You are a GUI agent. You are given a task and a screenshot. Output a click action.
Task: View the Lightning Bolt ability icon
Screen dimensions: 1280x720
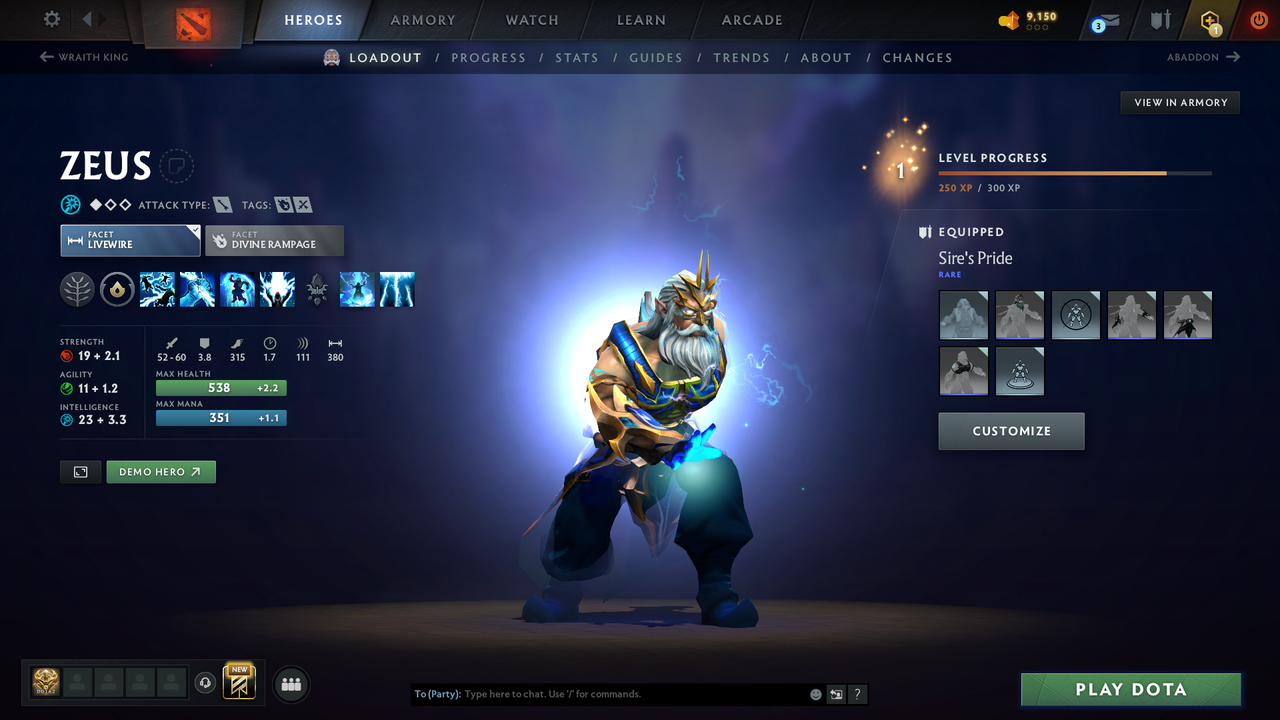197,289
